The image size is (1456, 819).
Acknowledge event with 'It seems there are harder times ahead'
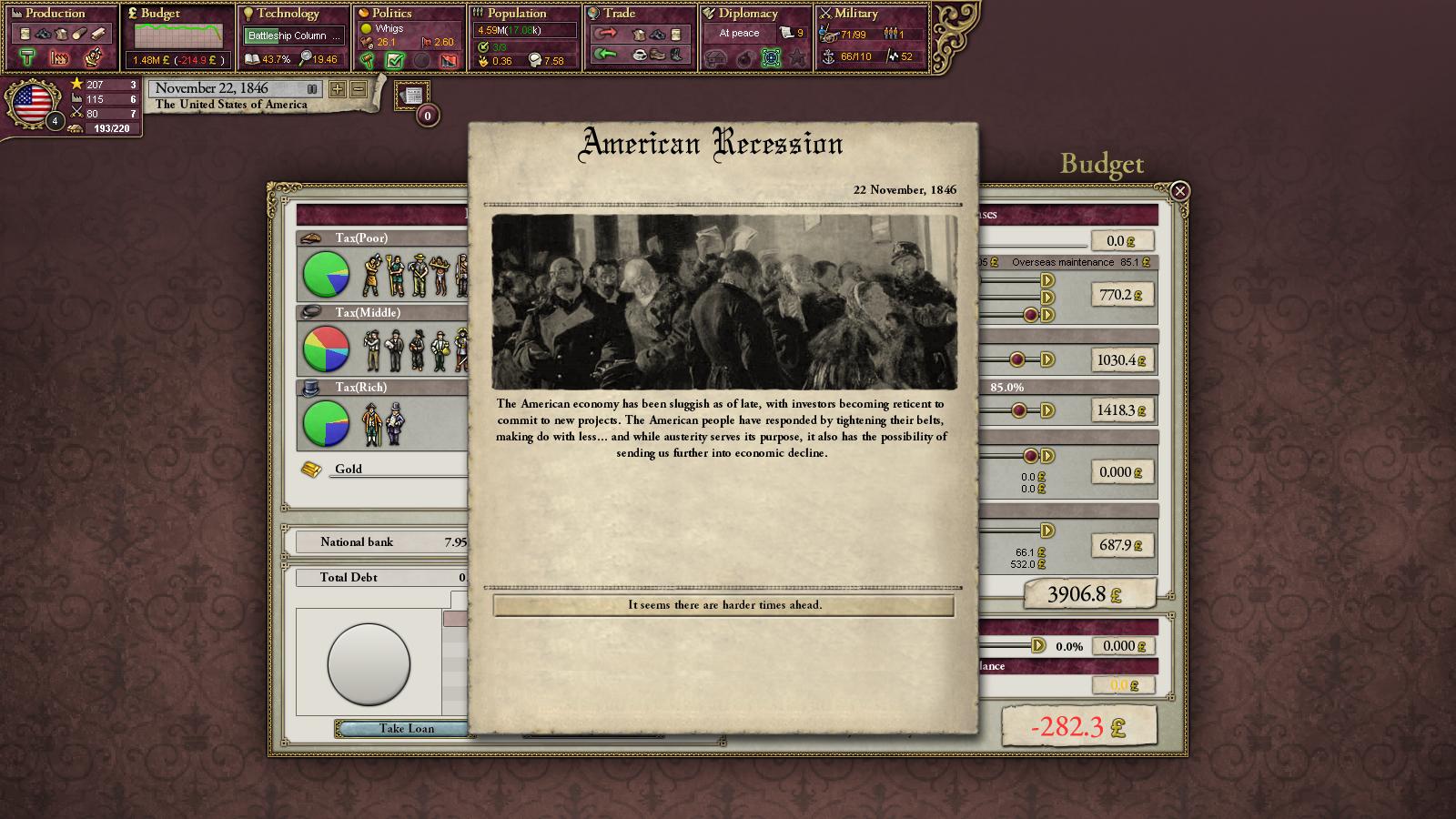click(x=723, y=605)
